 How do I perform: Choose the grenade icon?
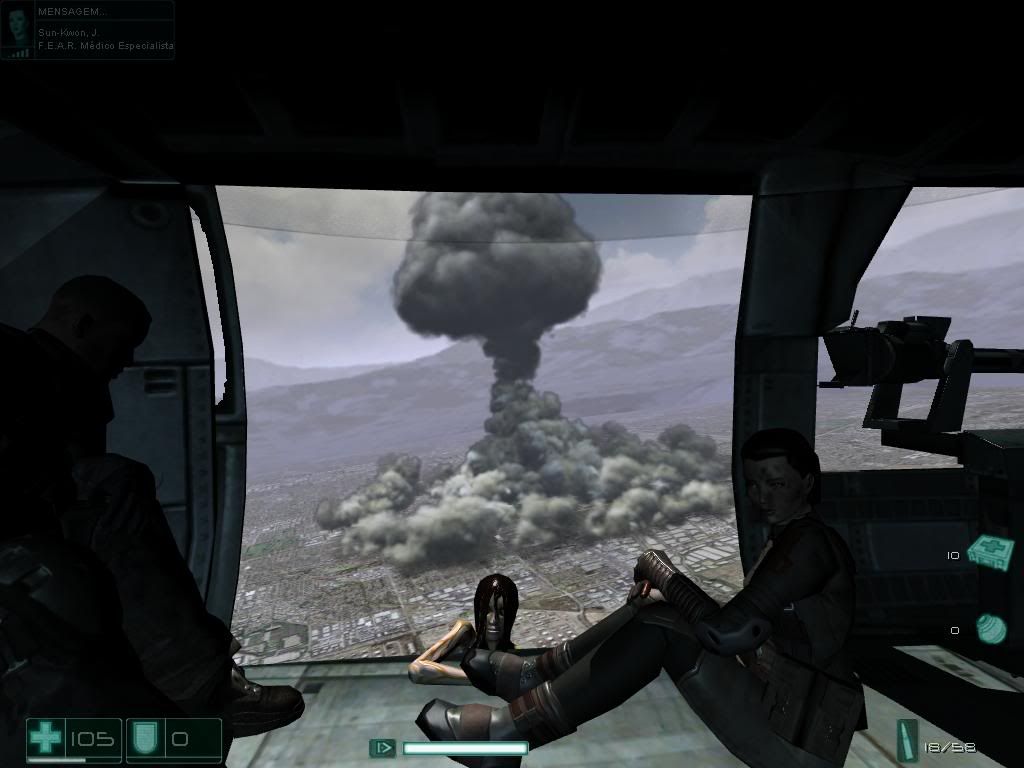(x=990, y=630)
